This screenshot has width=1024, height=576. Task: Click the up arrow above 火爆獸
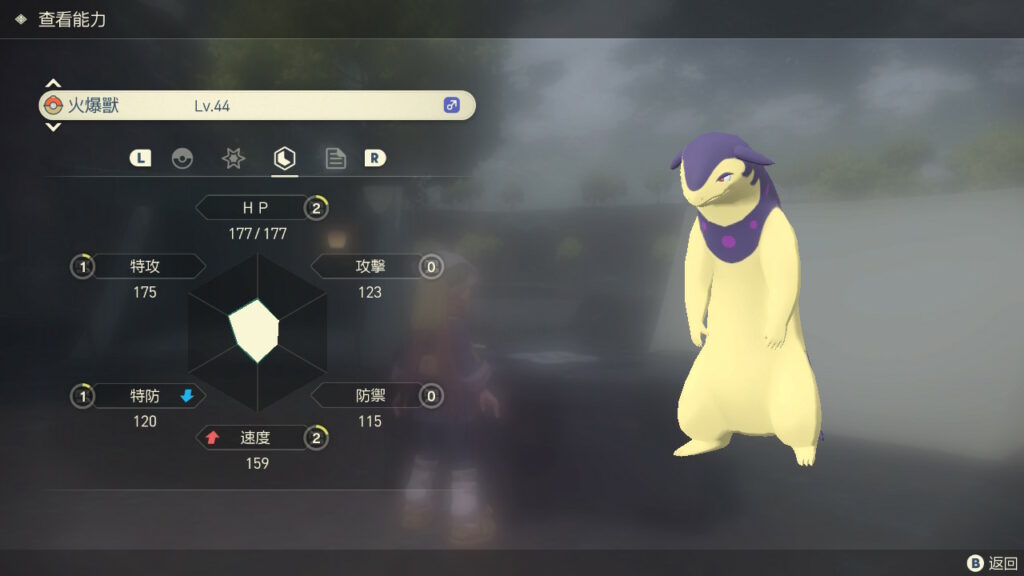click(x=53, y=83)
